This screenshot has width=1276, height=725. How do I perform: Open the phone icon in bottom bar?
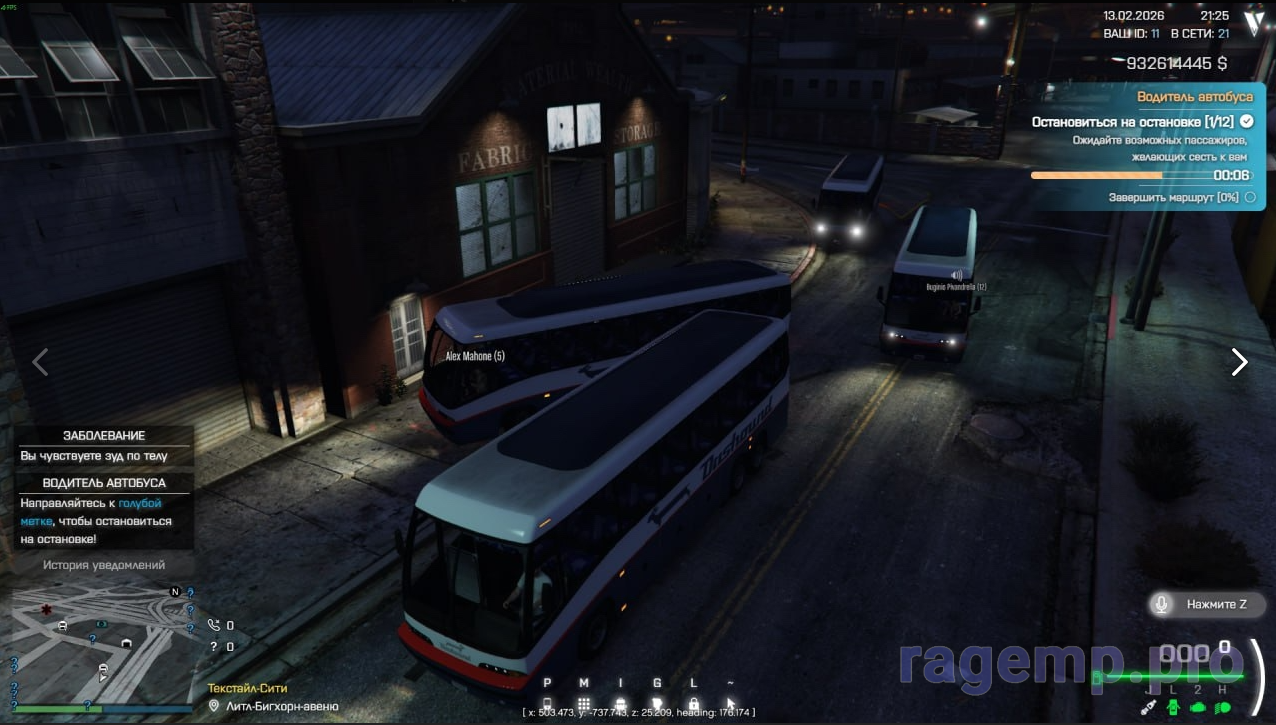tap(547, 704)
